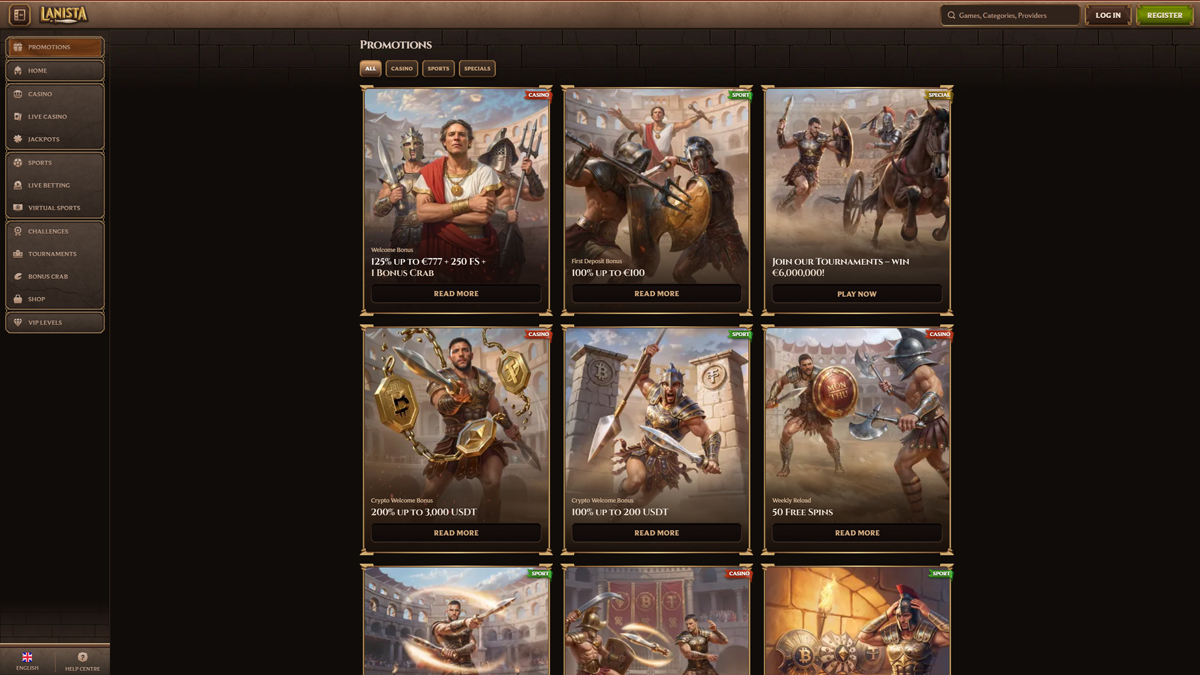Screen dimensions: 1200x675
Task: Collapse the sidebar with top-left toggle
Action: click(x=19, y=15)
